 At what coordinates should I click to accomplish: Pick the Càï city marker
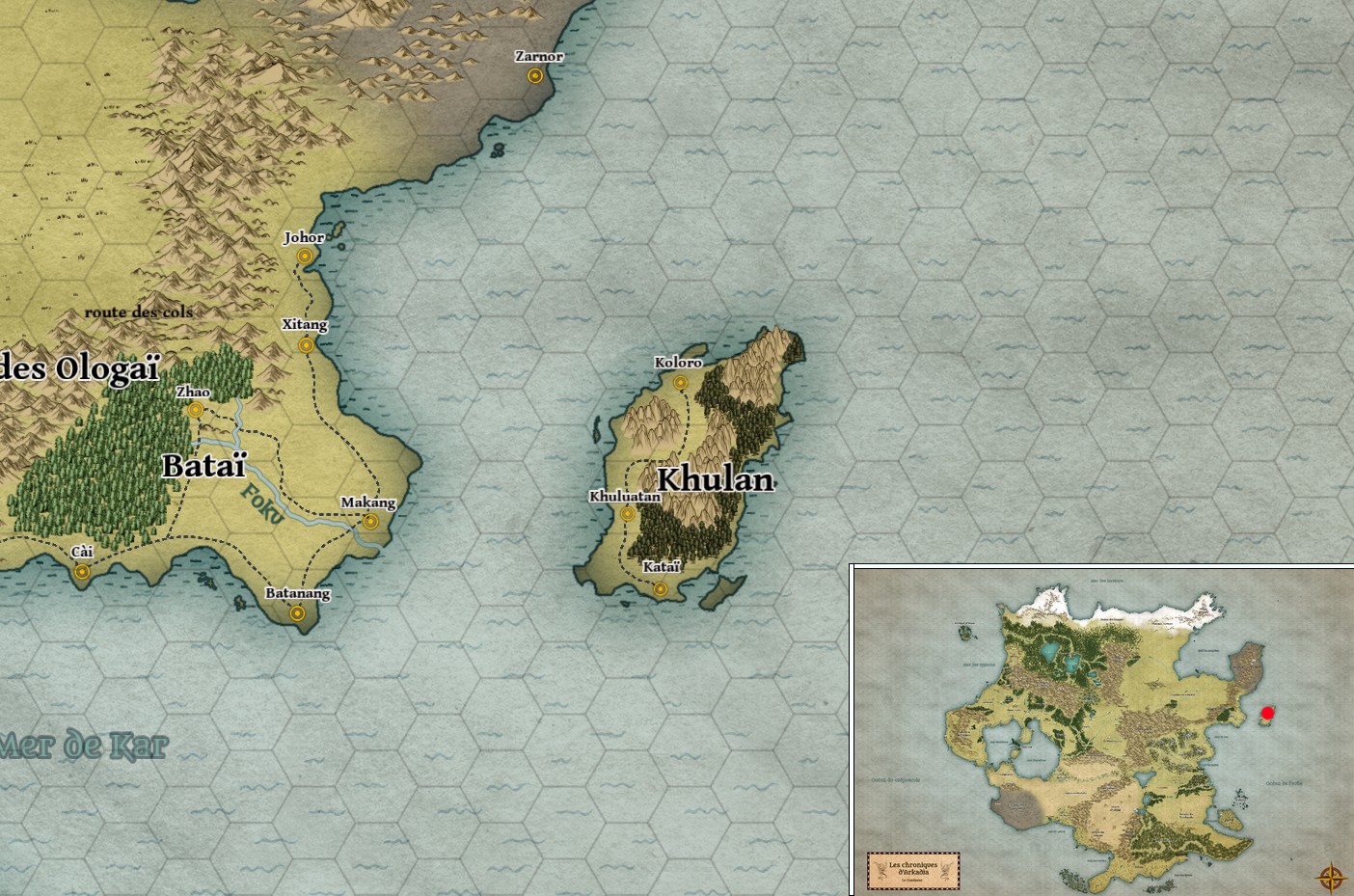tap(82, 572)
